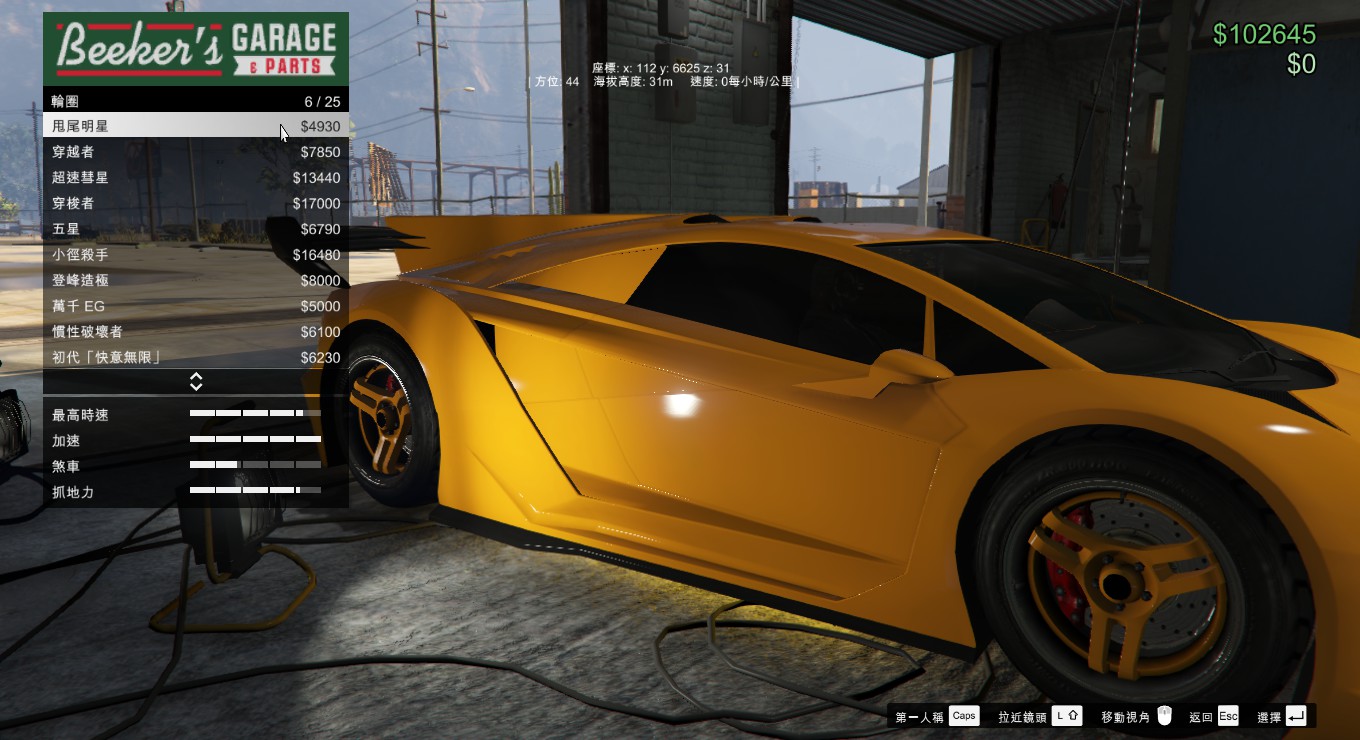Select the 穿梭者 wheel for $17000
Viewport: 1360px width, 740px height.
(x=195, y=203)
